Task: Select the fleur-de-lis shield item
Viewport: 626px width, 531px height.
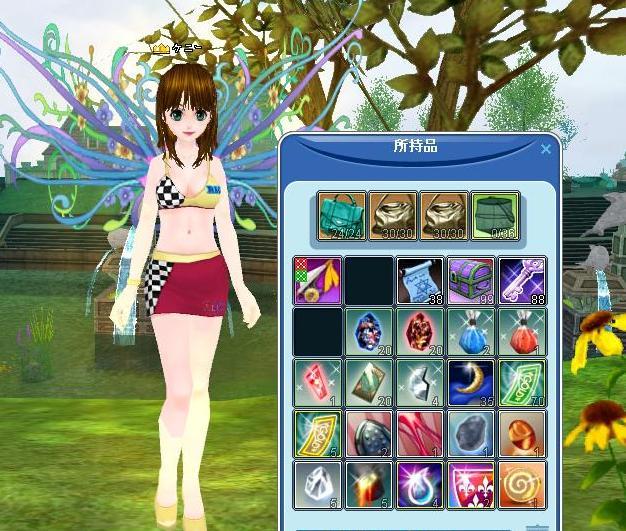Action: [x=471, y=484]
